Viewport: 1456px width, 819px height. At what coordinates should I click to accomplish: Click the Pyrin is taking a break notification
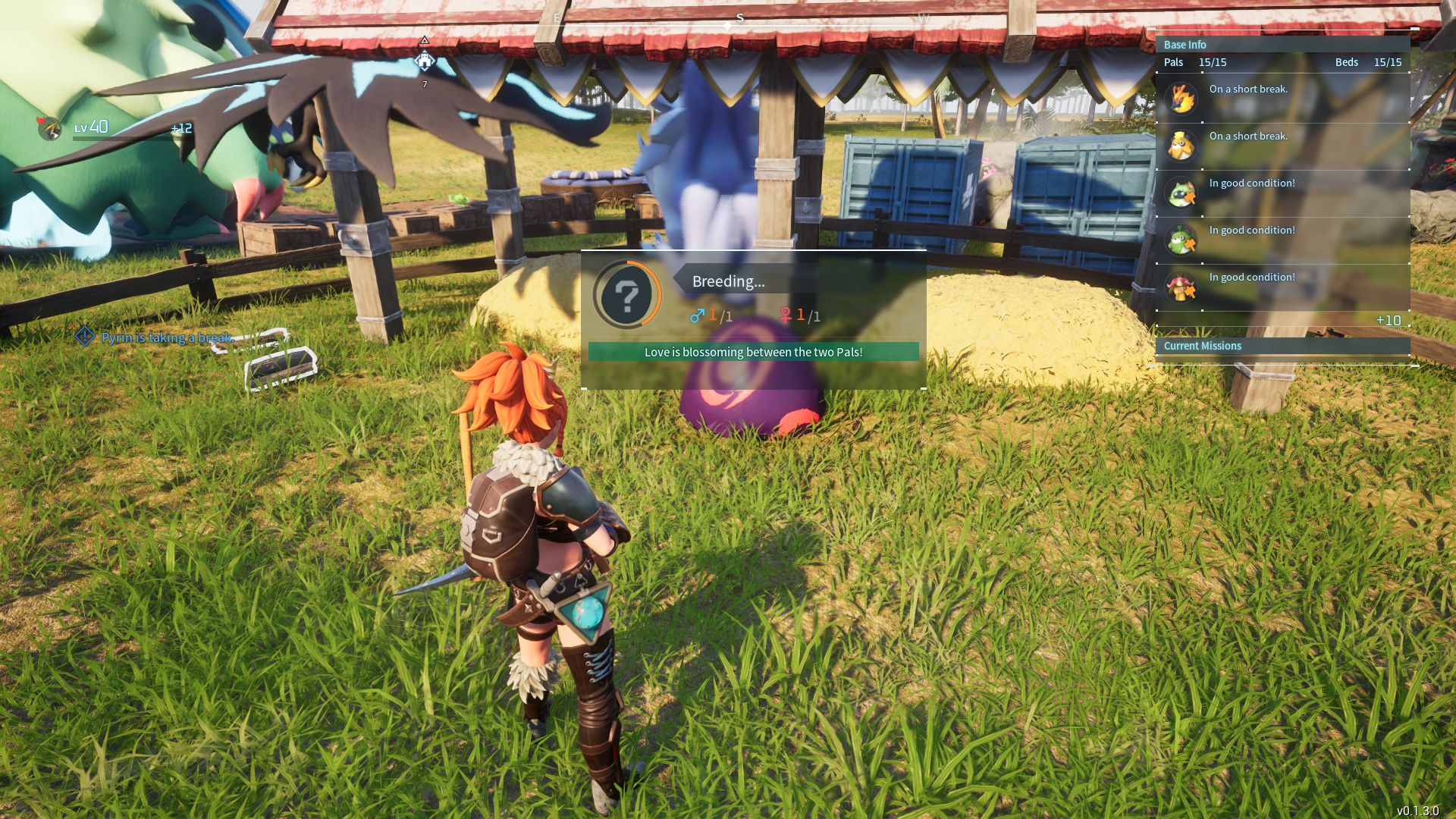click(165, 337)
